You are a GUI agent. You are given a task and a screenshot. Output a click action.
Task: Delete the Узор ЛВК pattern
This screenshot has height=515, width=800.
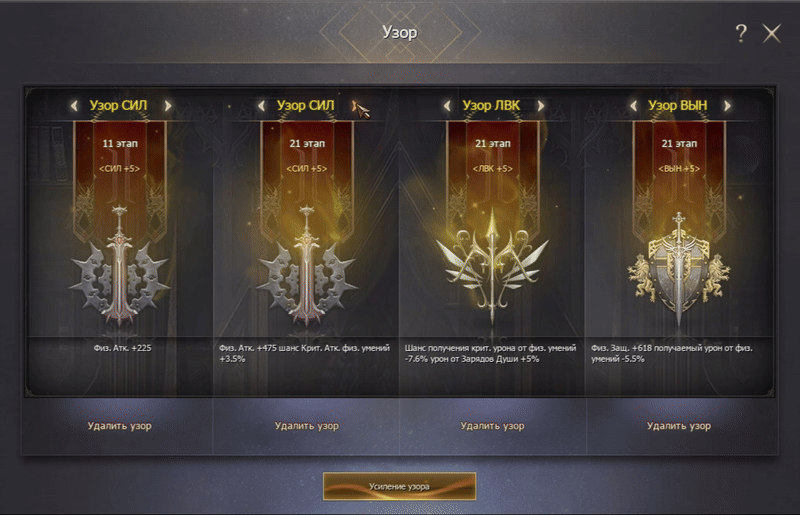pos(492,425)
